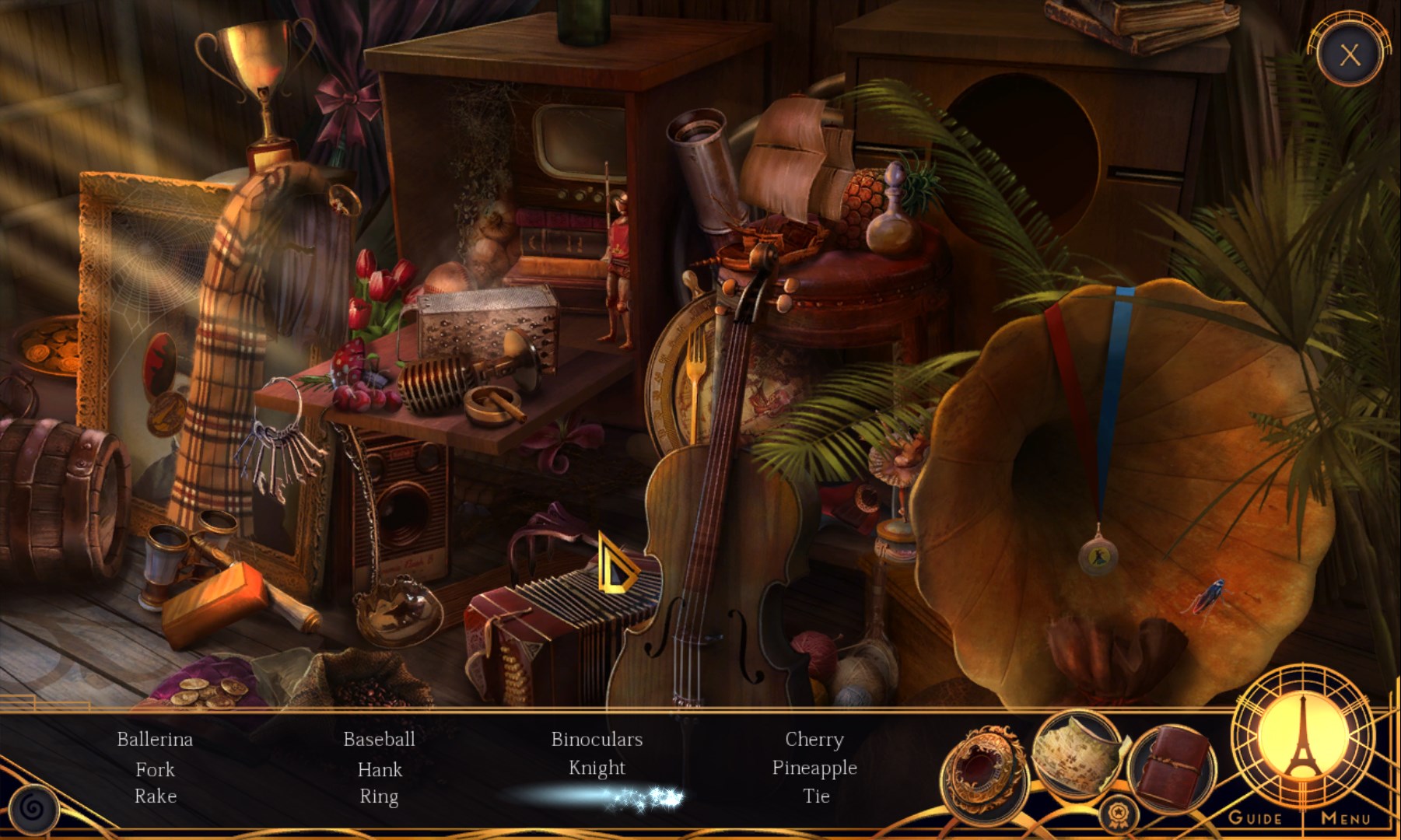Select the Tie list entry
Viewport: 1401px width, 840px height.
click(816, 796)
